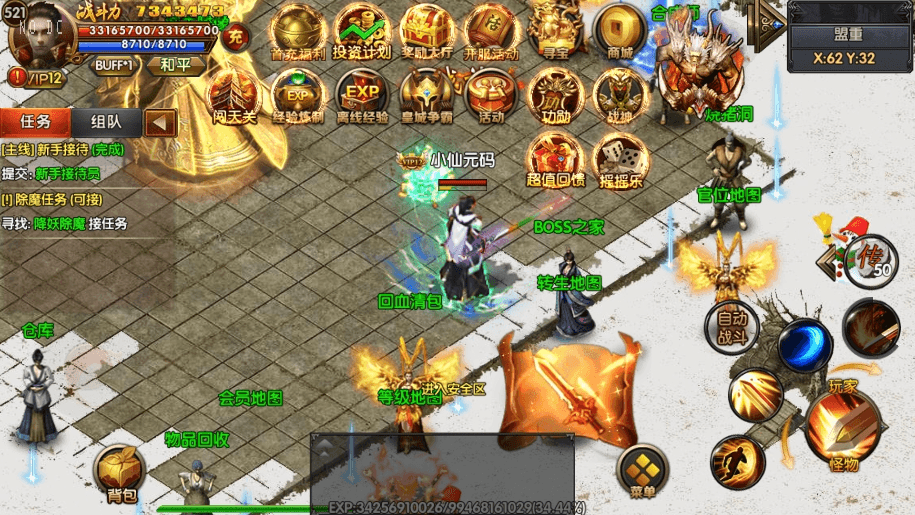Select the 任务 quest tab

coord(36,122)
